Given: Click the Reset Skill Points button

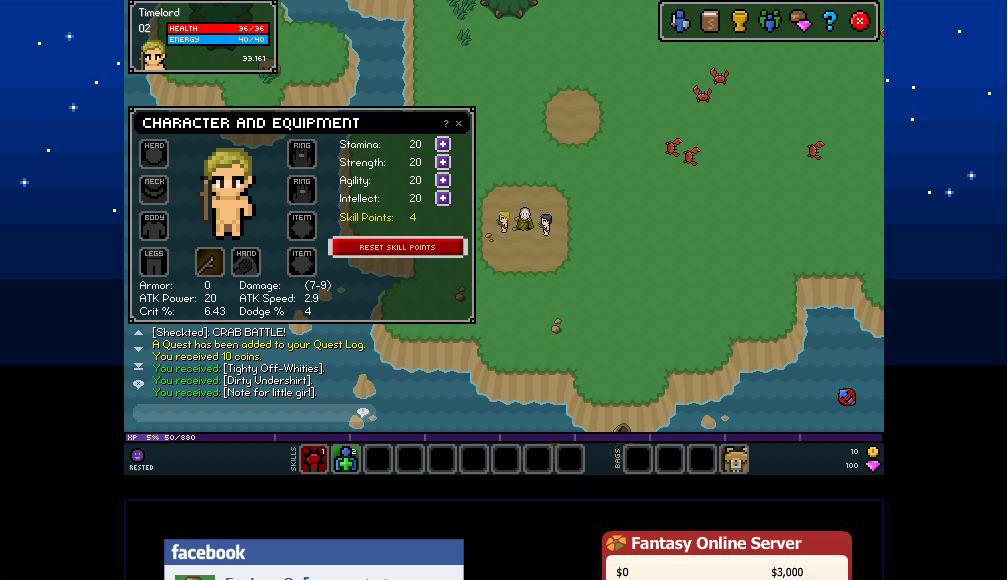Looking at the screenshot, I should coord(397,247).
